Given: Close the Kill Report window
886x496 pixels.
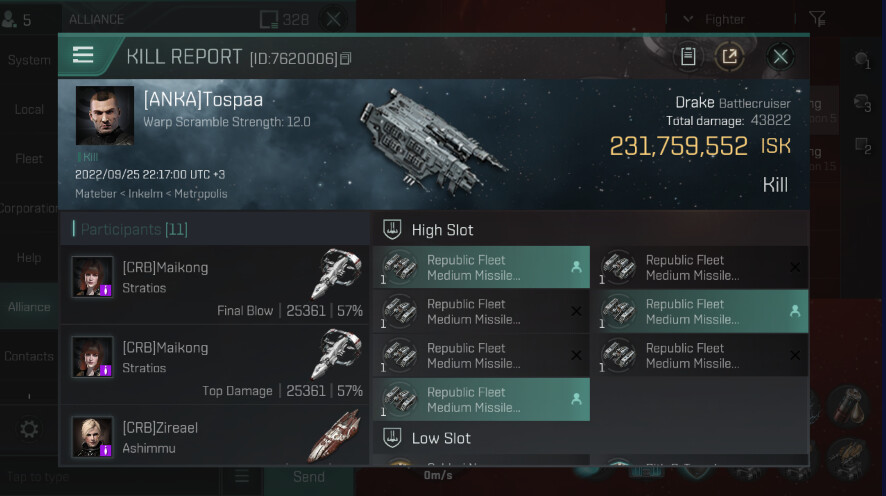Looking at the screenshot, I should point(781,56).
